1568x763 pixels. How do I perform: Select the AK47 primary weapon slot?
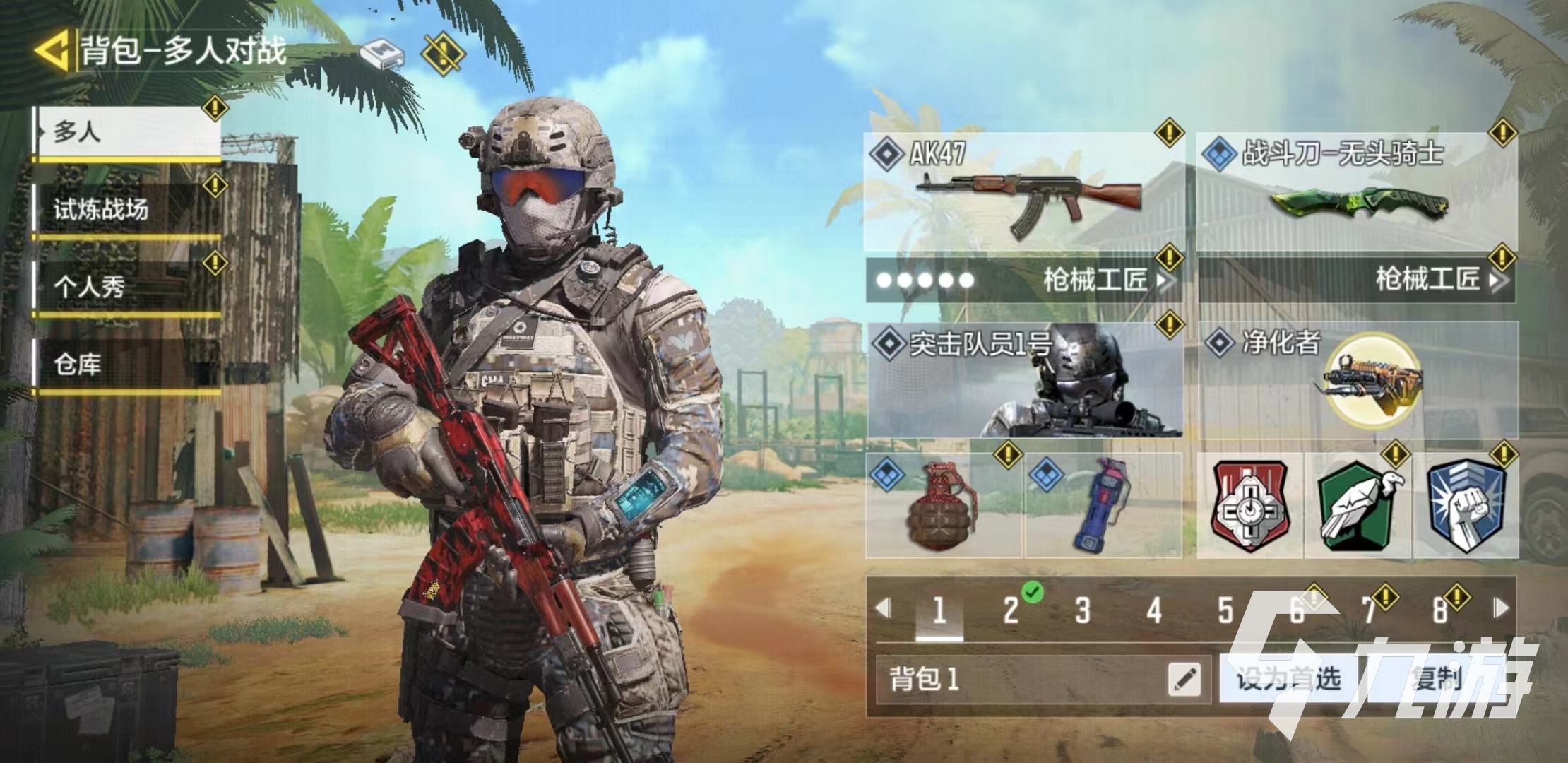click(1023, 191)
